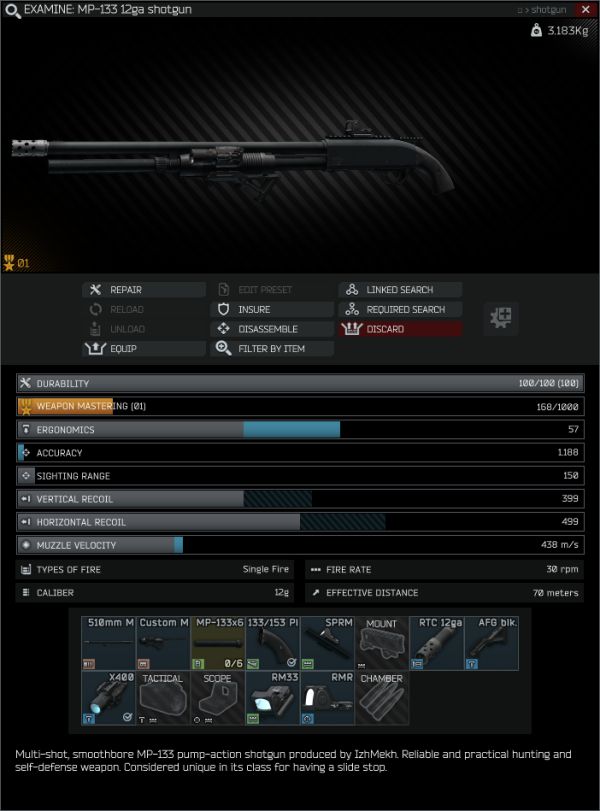The width and height of the screenshot is (600, 811).
Task: Open the MP-133x6 magazine slot
Action: pyautogui.click(x=218, y=643)
